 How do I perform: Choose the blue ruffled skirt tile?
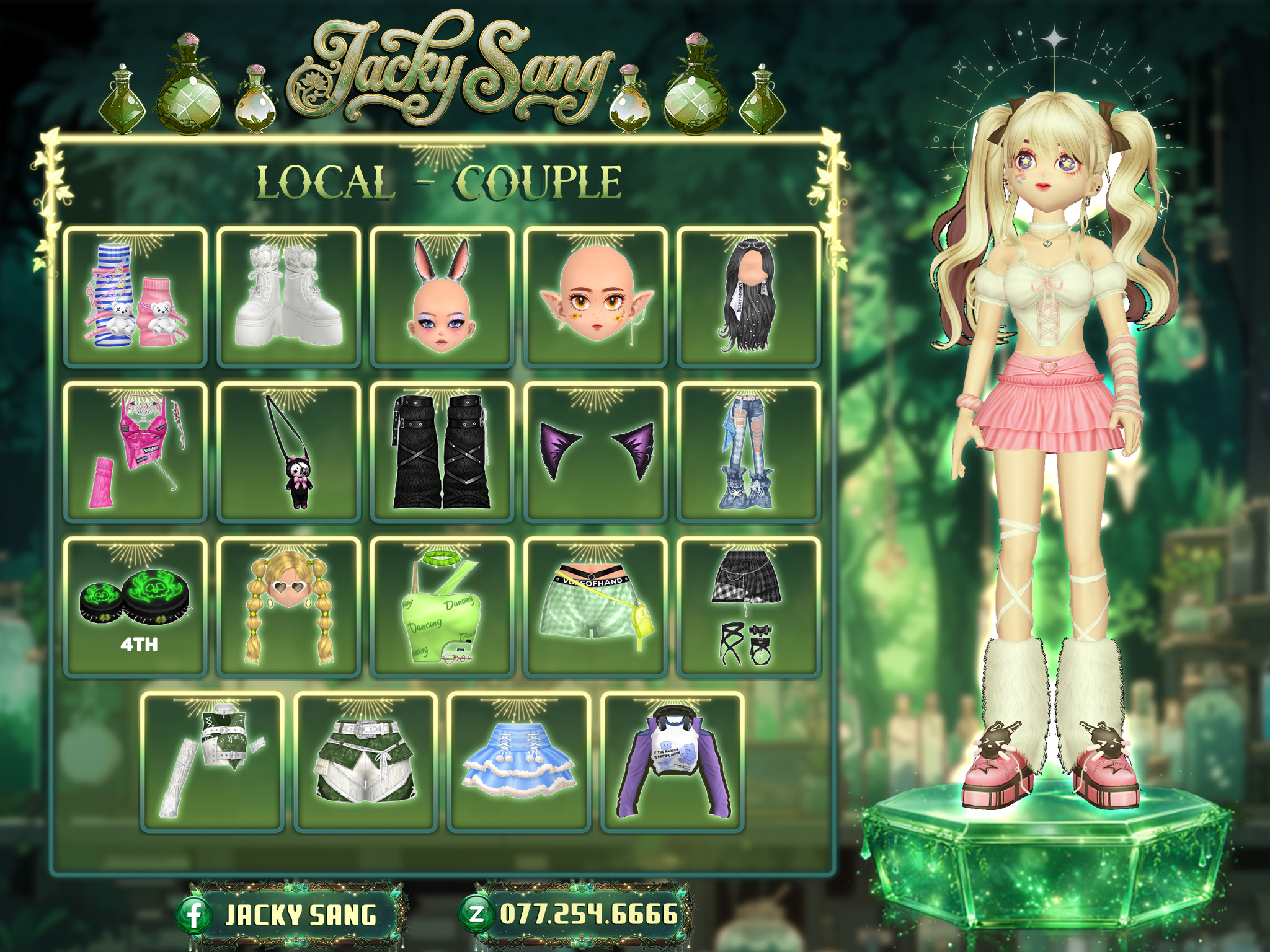click(x=518, y=762)
